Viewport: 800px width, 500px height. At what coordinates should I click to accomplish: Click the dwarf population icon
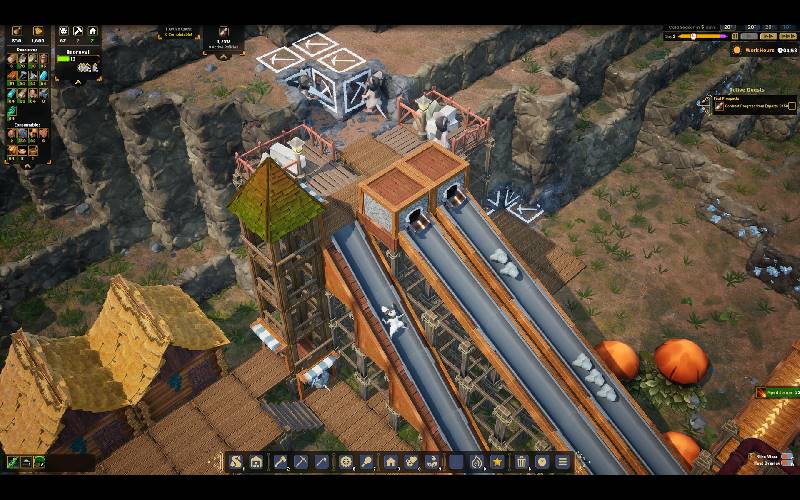[64, 32]
